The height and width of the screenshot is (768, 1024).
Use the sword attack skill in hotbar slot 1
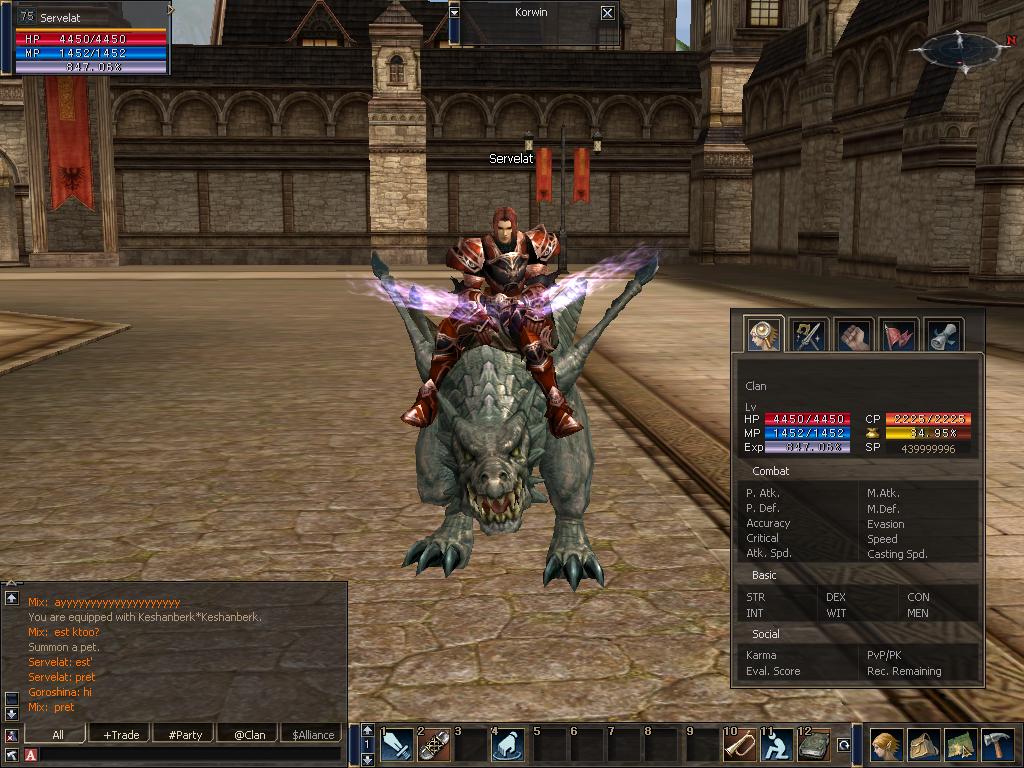(397, 746)
